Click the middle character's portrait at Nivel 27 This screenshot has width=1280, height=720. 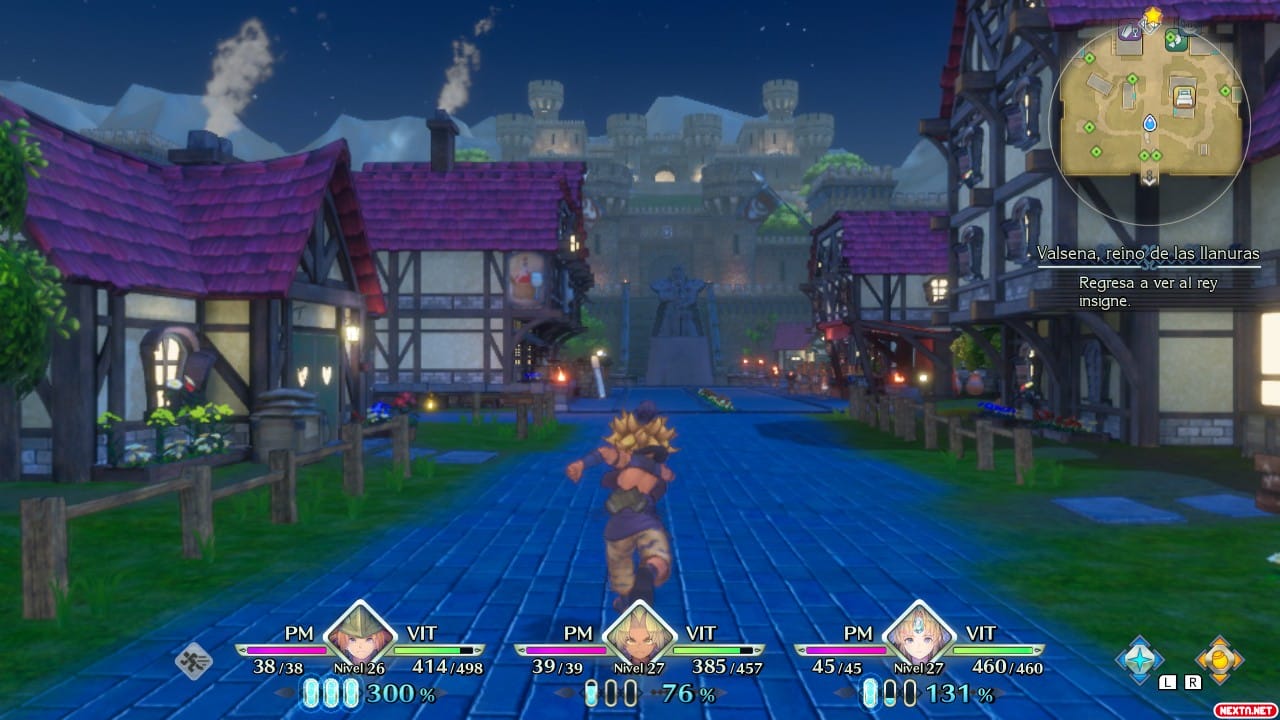point(640,638)
